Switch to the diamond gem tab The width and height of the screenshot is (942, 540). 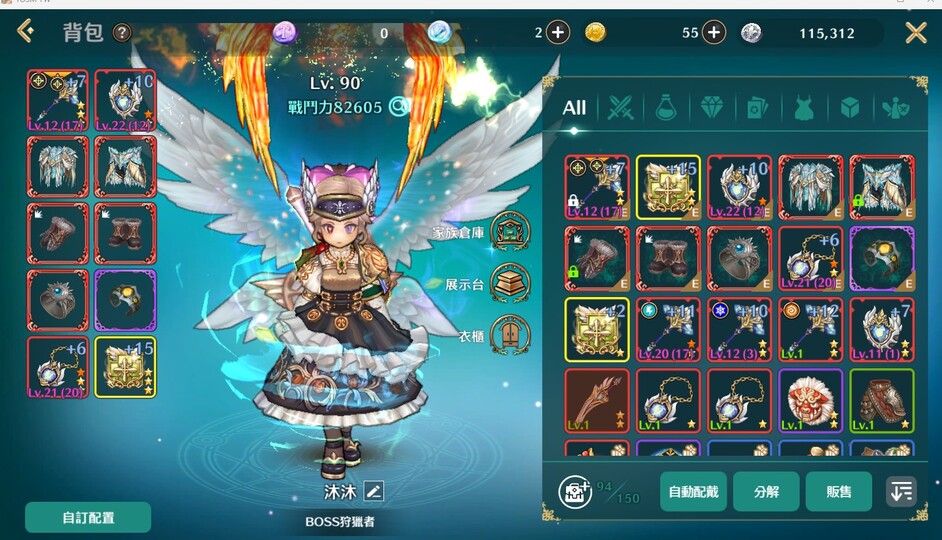711,107
